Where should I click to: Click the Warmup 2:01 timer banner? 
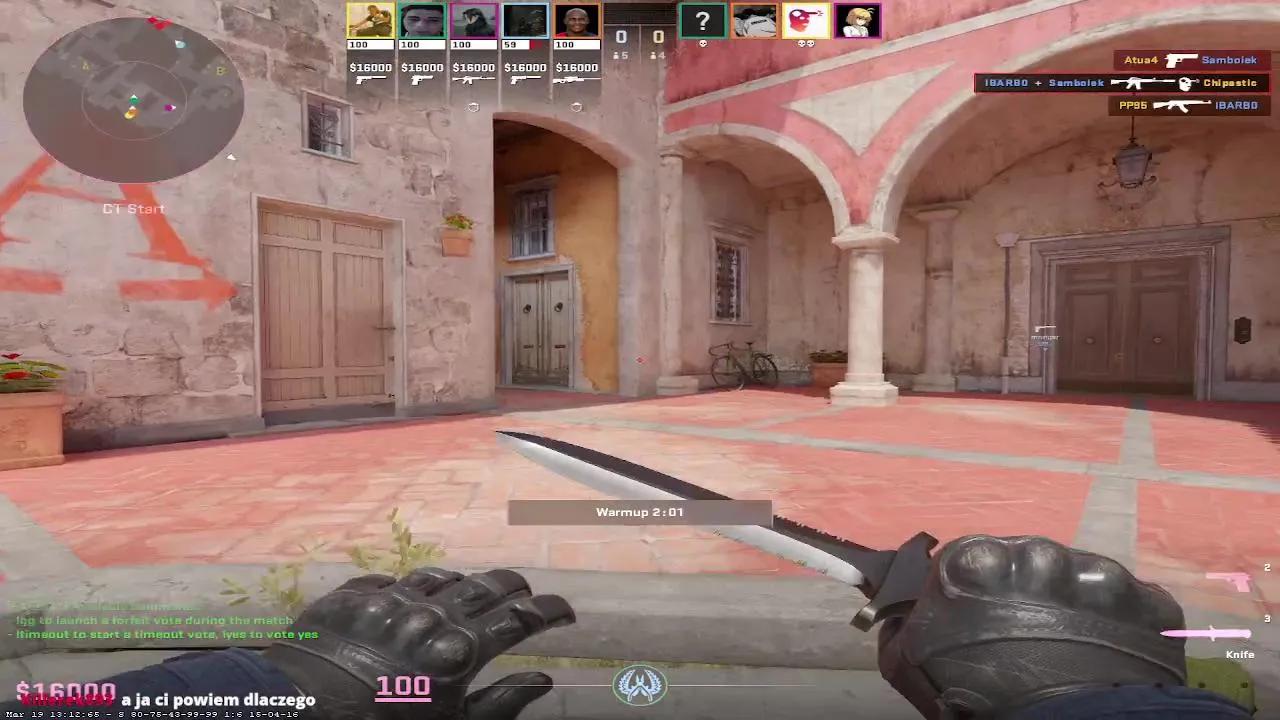pos(639,511)
